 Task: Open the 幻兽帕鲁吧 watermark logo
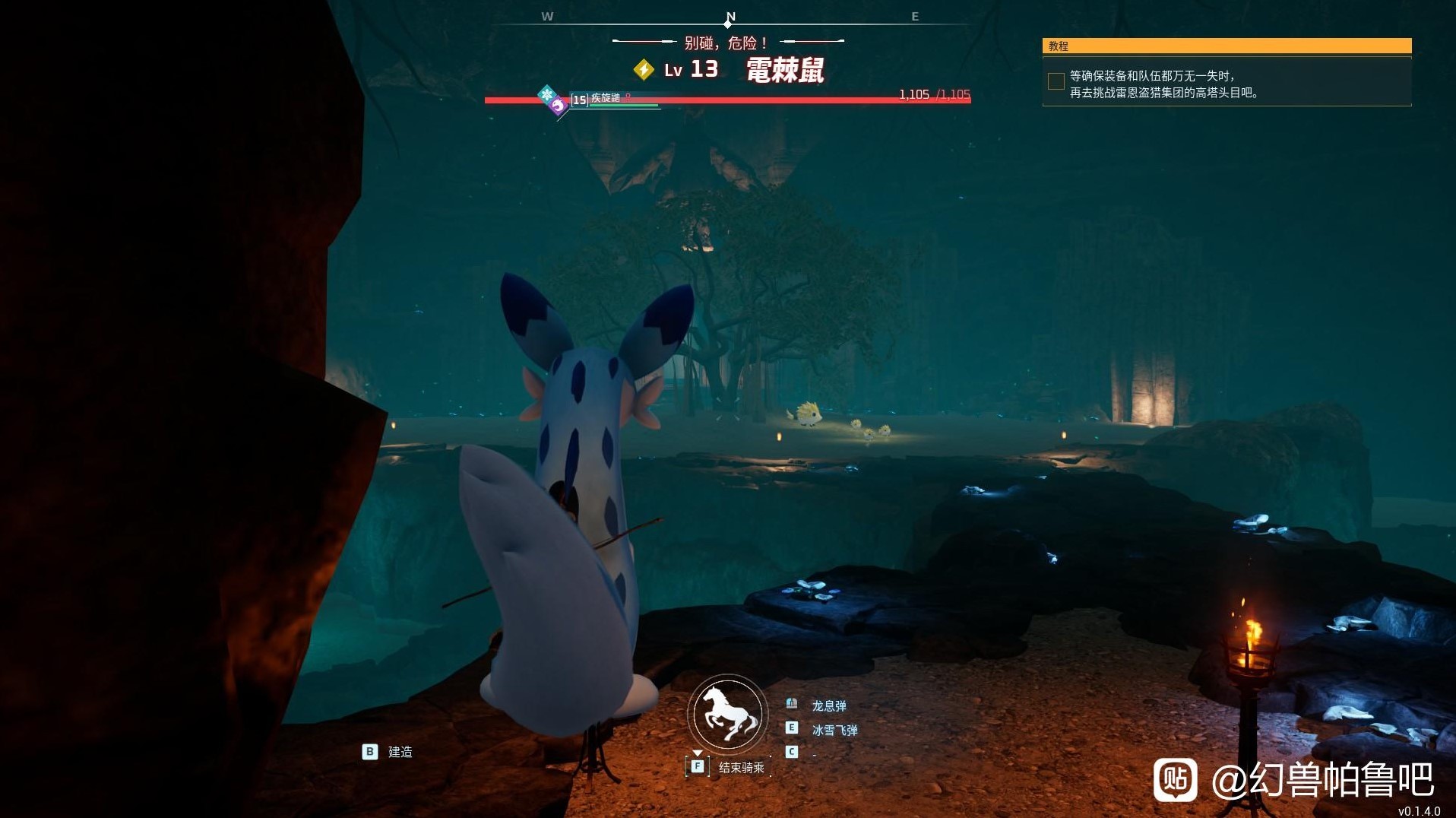coord(1175,779)
